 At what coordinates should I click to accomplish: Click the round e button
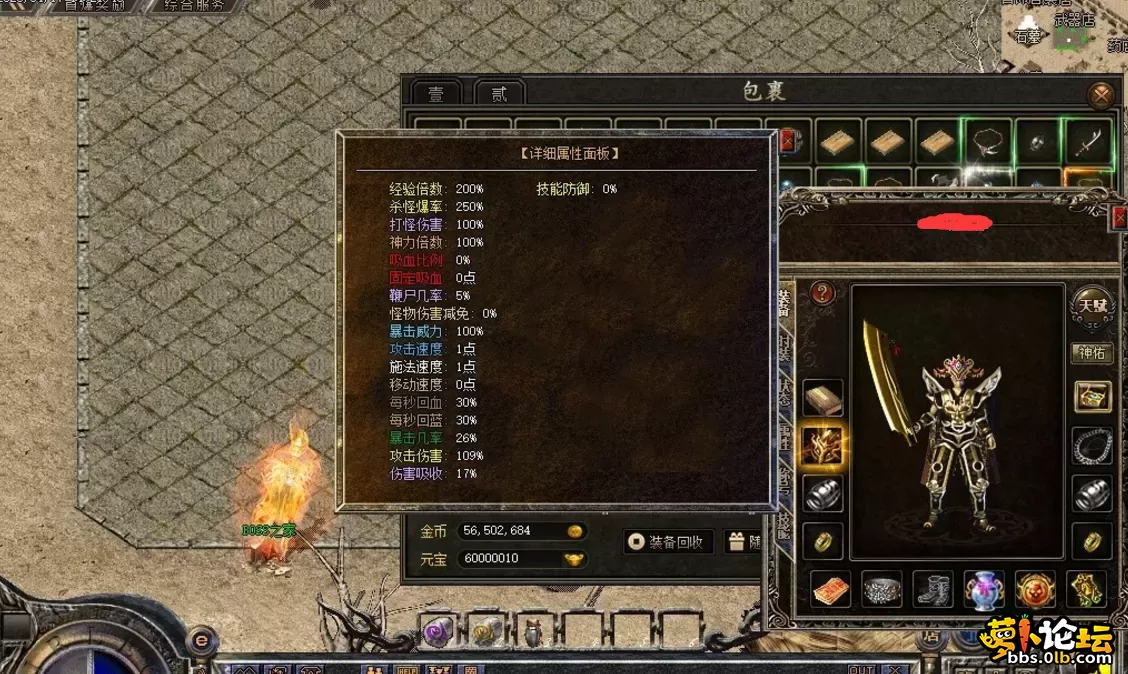pyautogui.click(x=202, y=639)
